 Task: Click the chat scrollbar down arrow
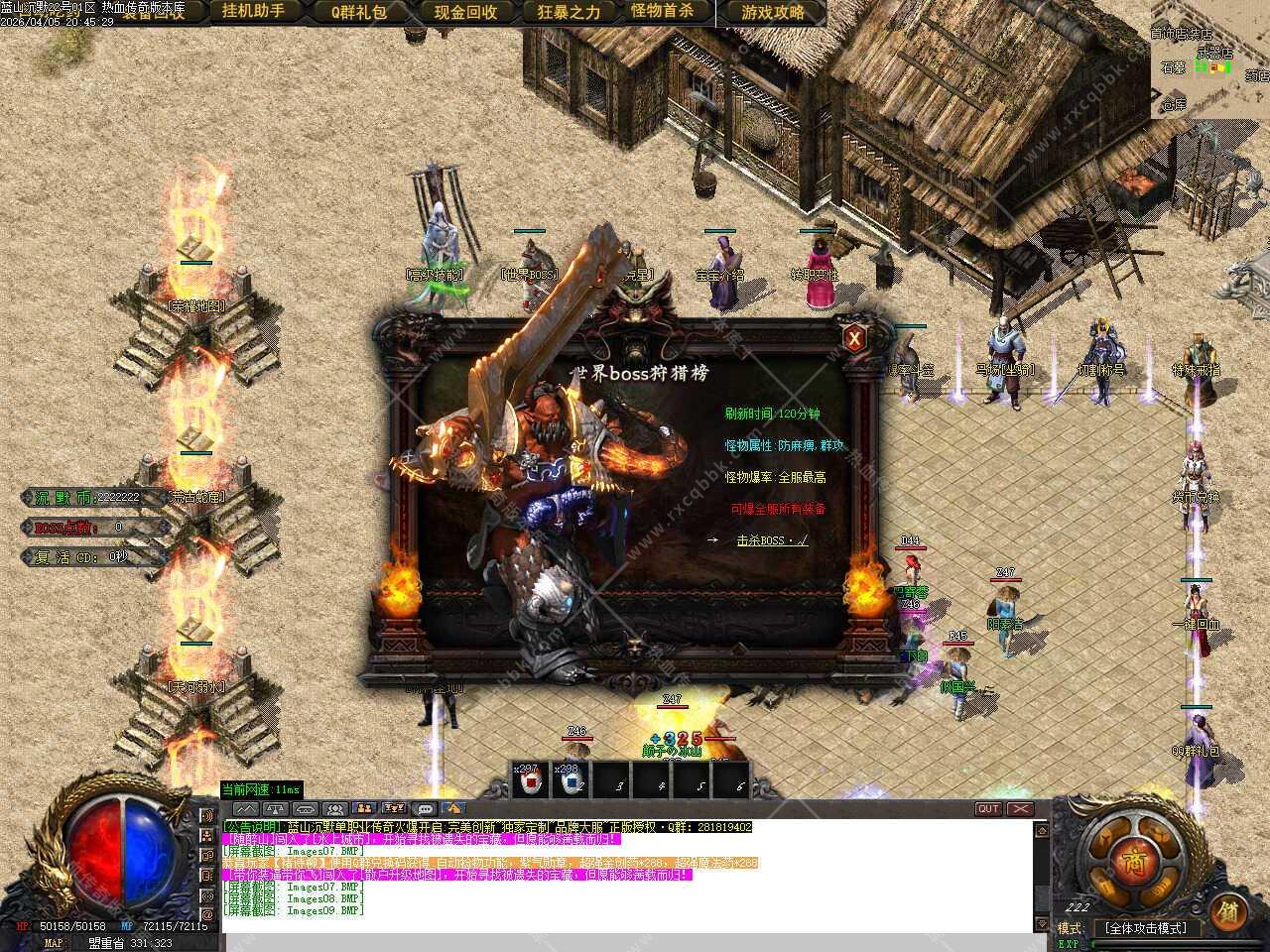[x=1041, y=924]
